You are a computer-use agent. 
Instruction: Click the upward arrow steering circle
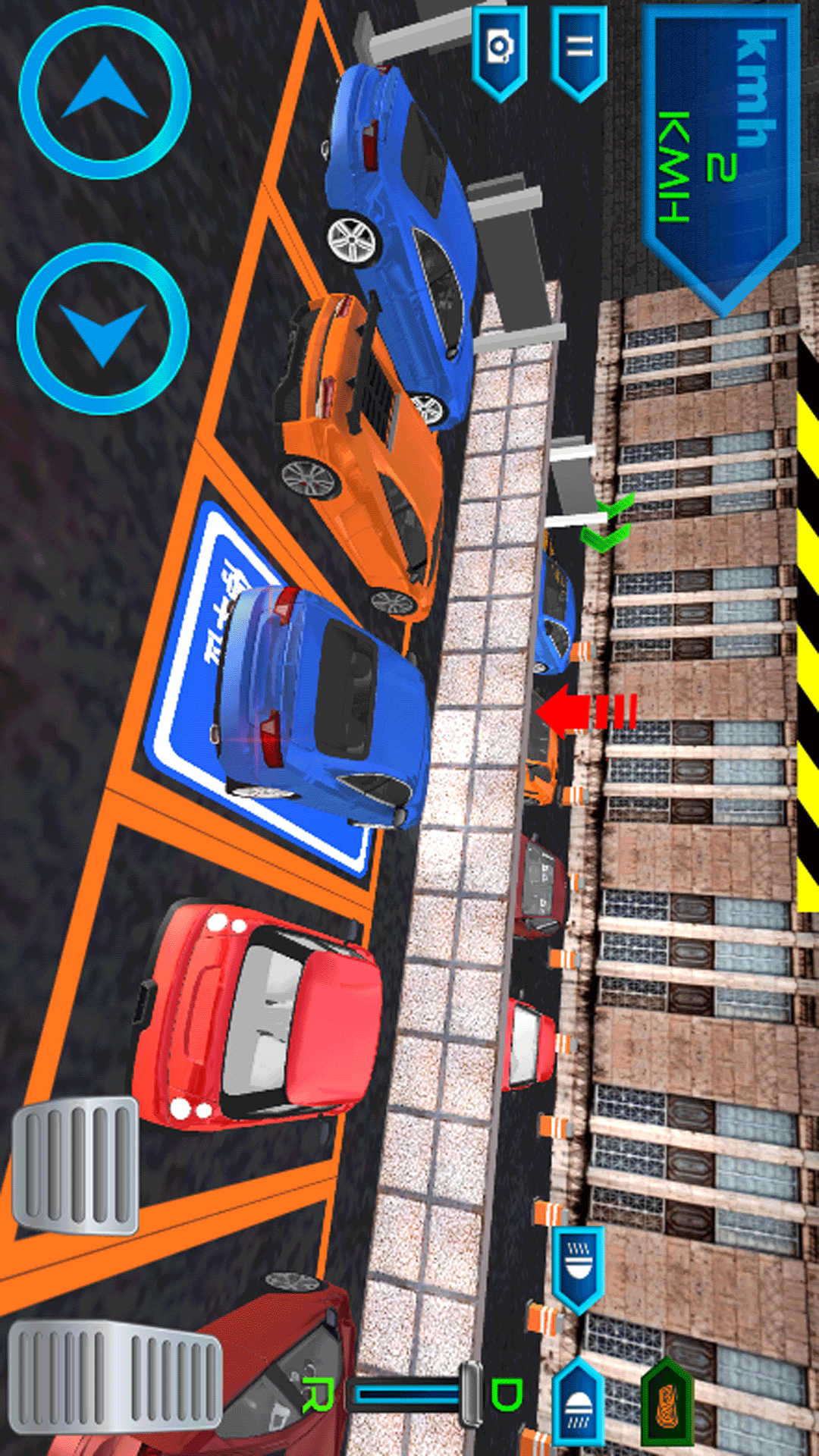pyautogui.click(x=105, y=93)
